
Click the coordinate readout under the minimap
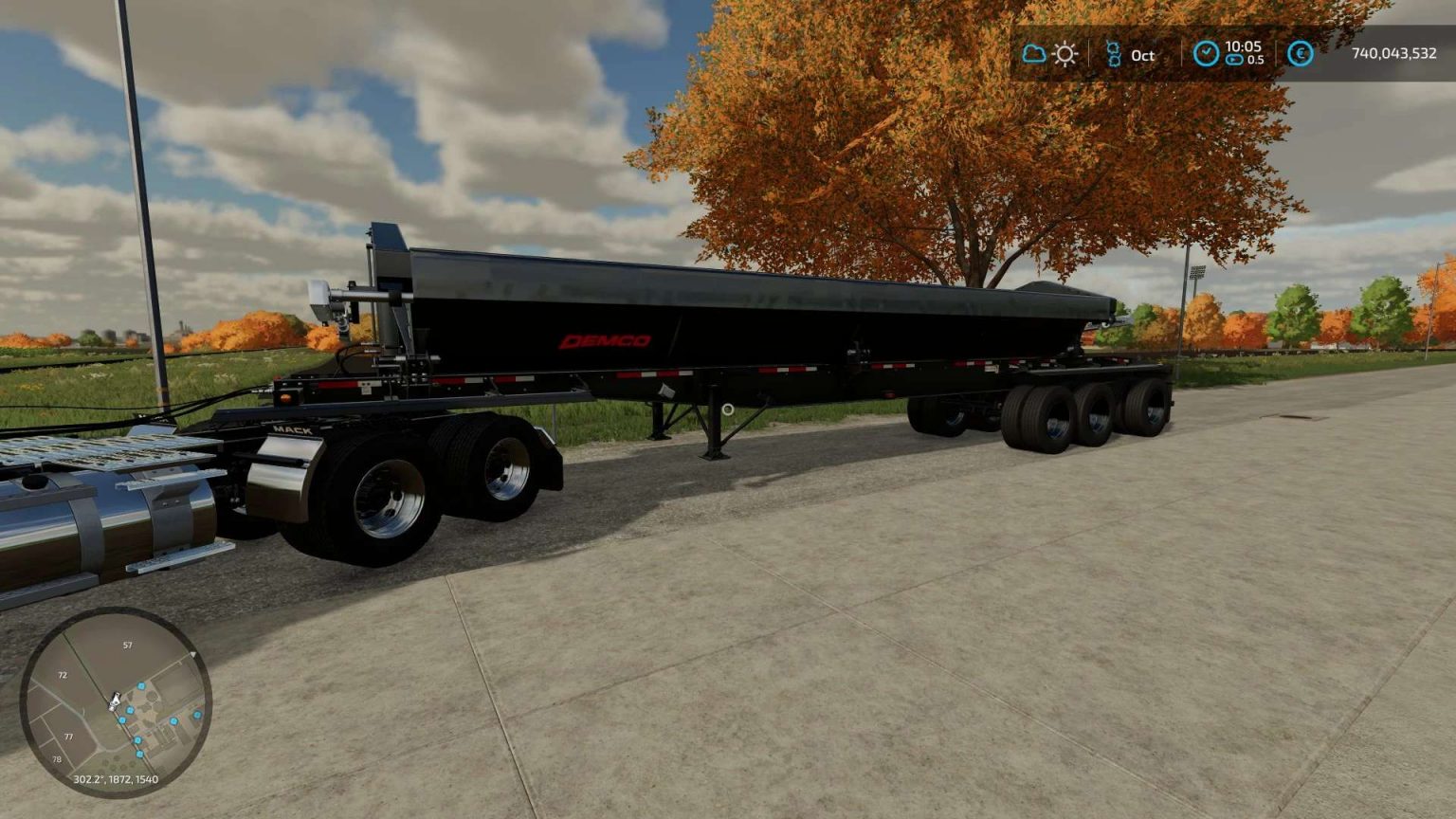tap(116, 779)
